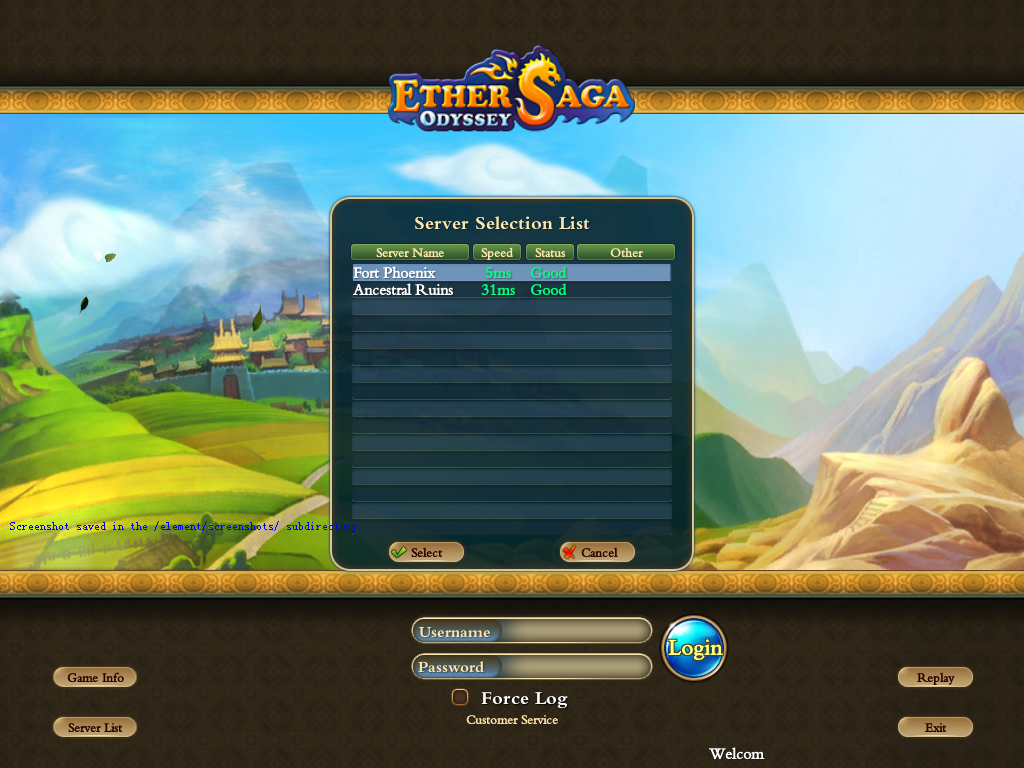Focus the Username input field
Screen dimensions: 1024x768
pyautogui.click(x=572, y=631)
